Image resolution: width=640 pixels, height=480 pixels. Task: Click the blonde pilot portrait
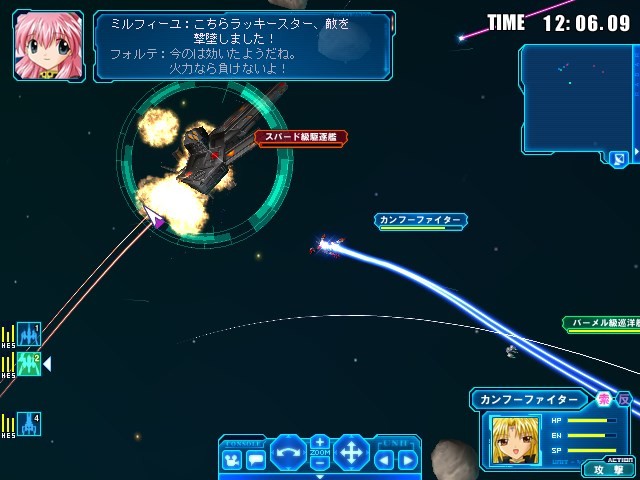click(x=514, y=439)
